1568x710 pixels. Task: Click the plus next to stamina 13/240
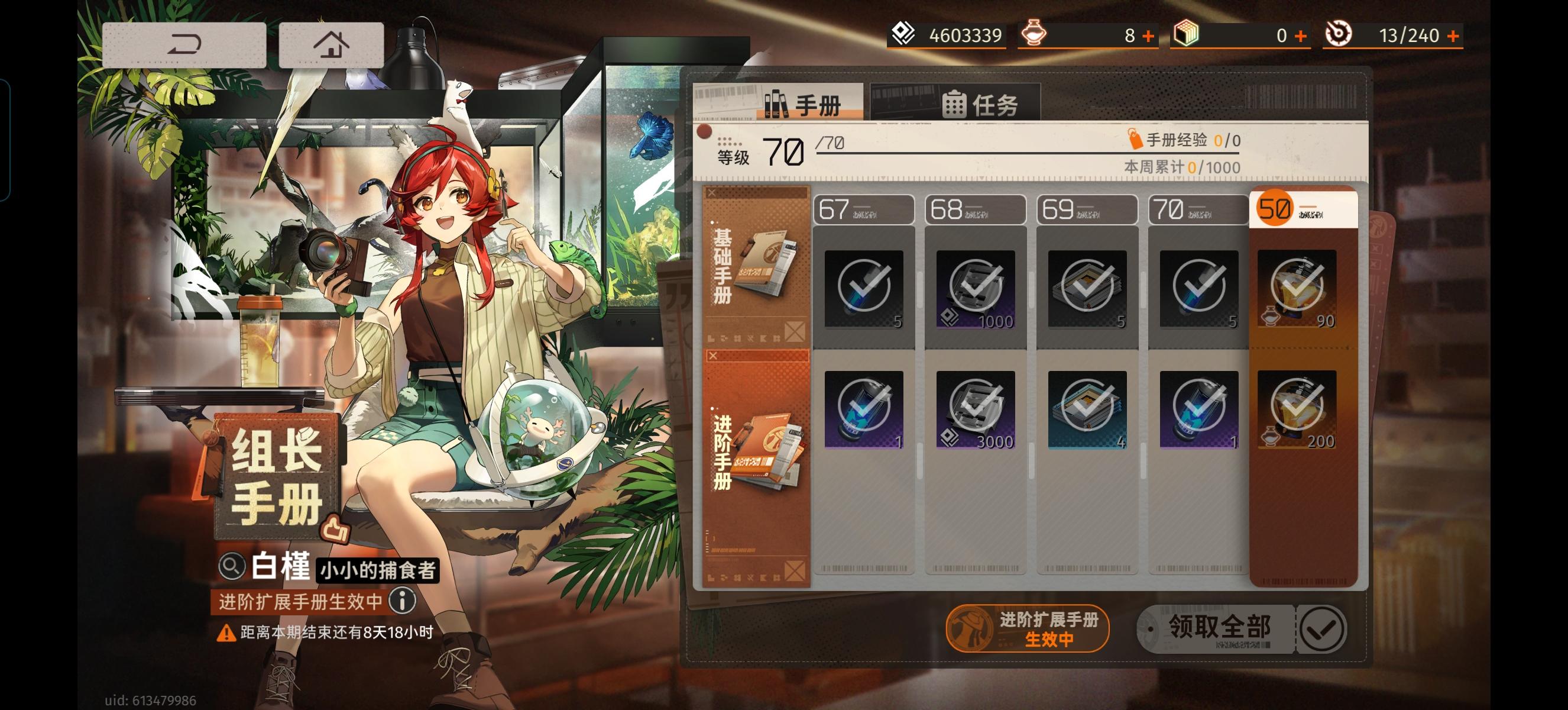[1453, 35]
